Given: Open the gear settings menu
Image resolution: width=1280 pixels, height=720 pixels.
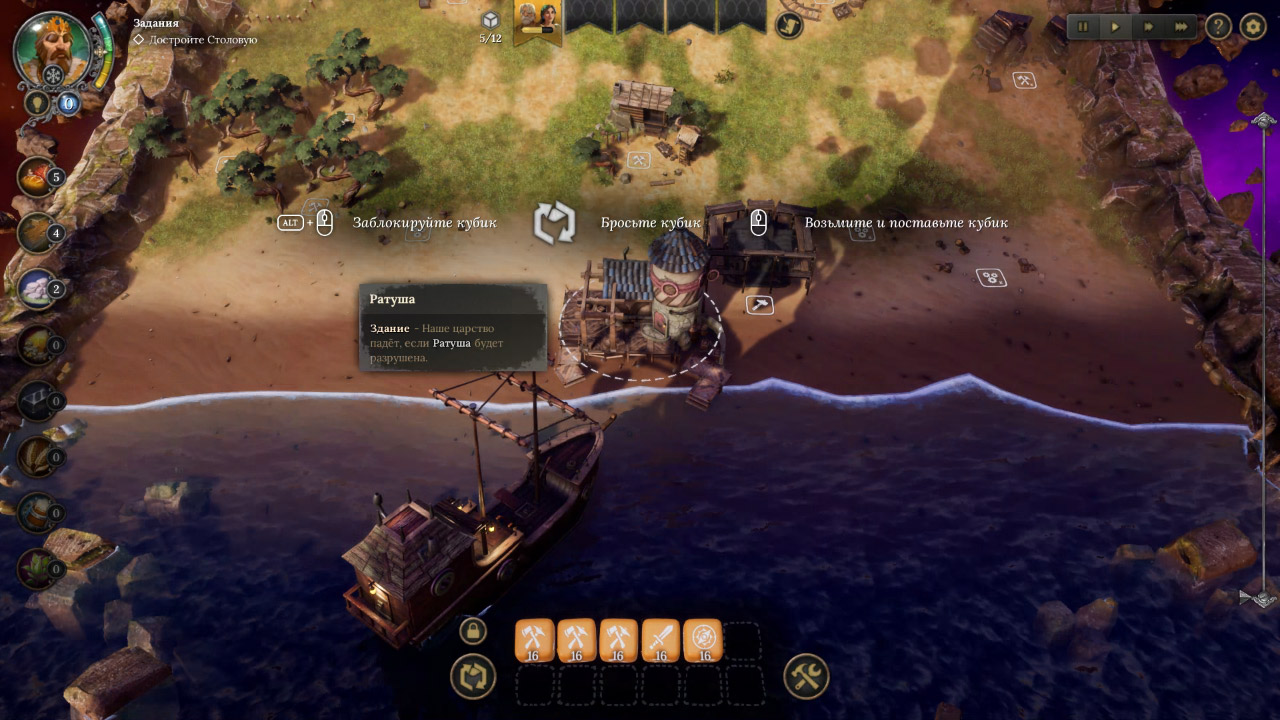Looking at the screenshot, I should 1253,27.
